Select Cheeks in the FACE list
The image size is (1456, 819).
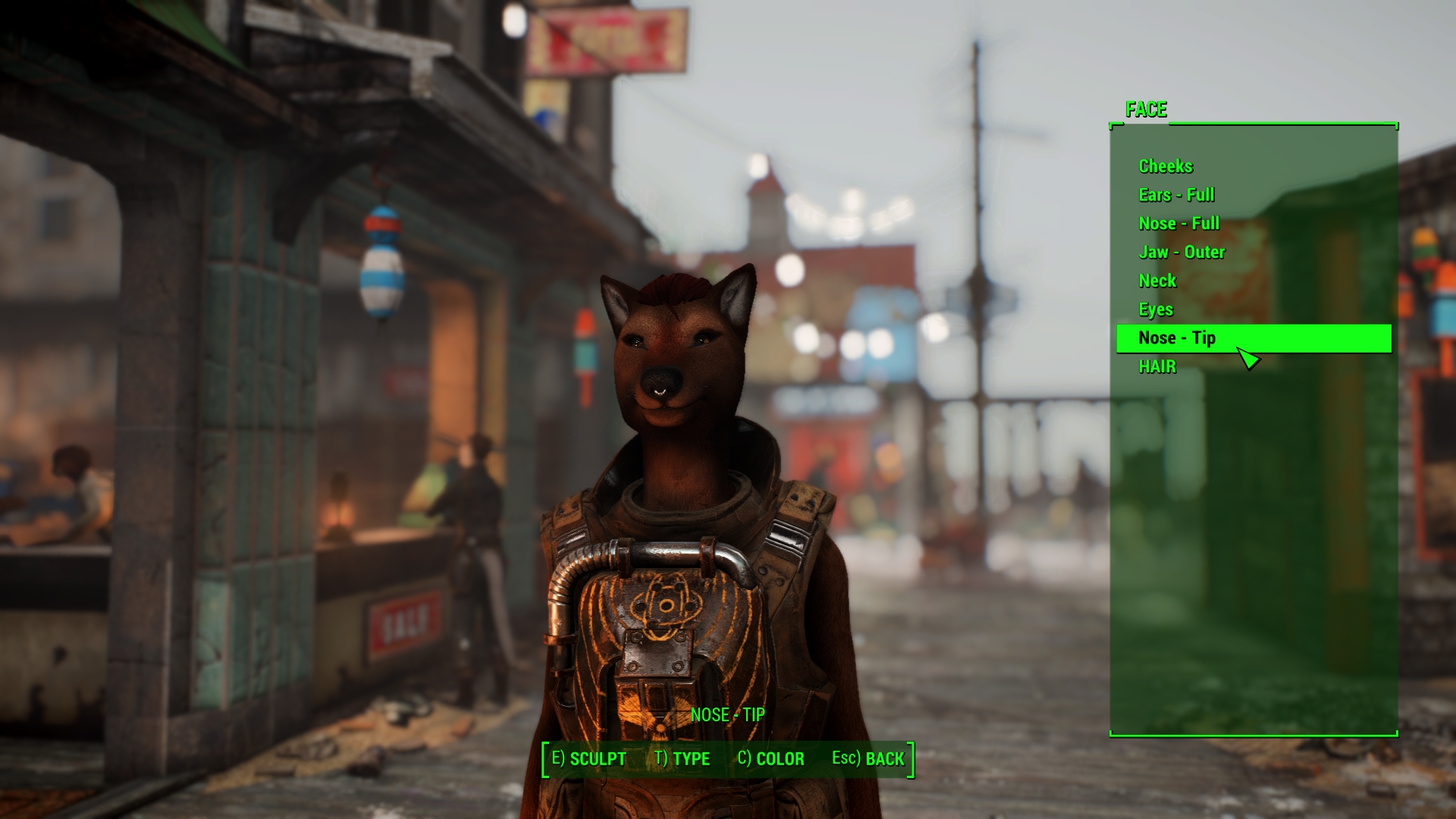point(1166,166)
